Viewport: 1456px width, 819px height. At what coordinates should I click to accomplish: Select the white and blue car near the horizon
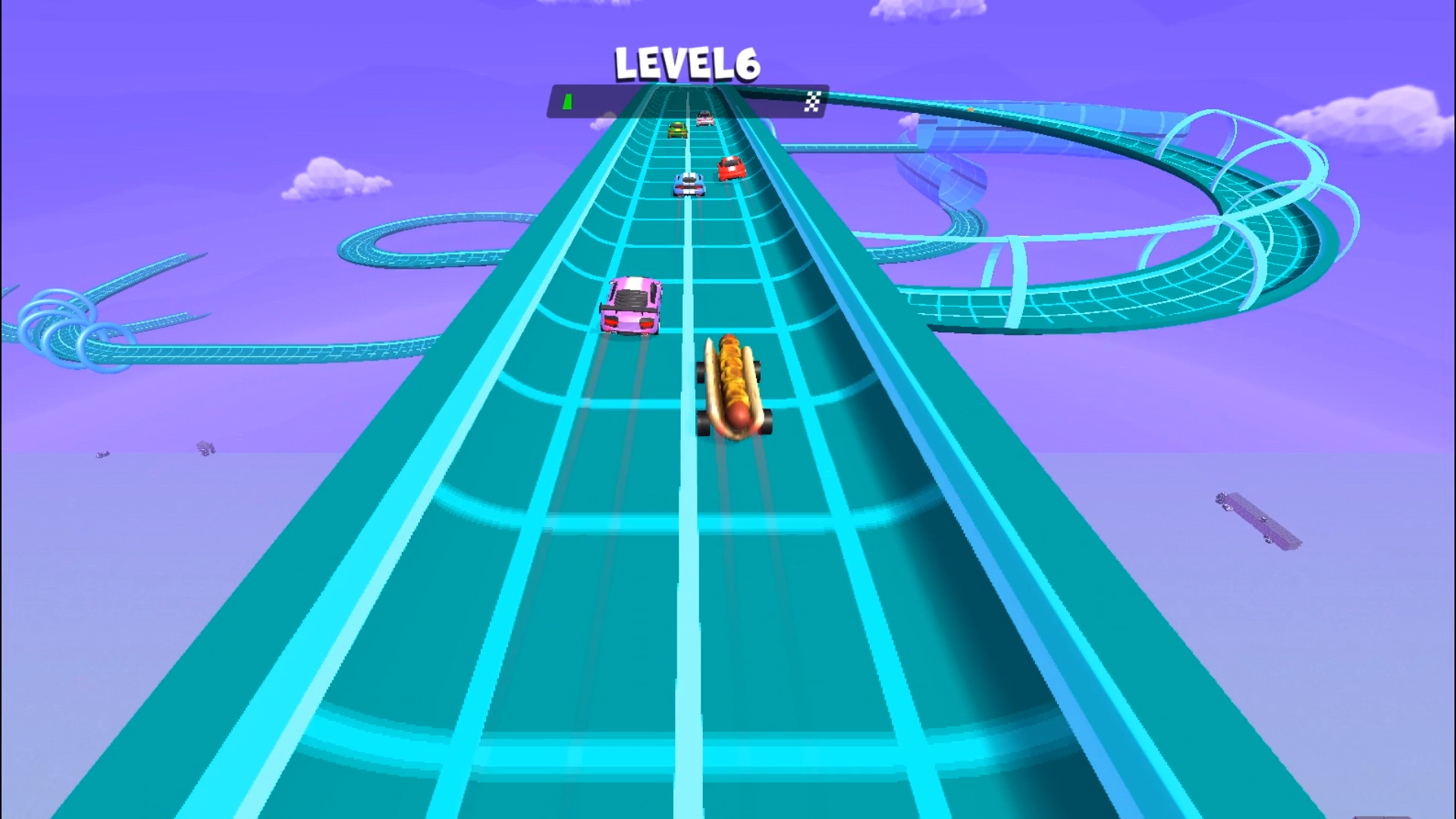pos(688,186)
